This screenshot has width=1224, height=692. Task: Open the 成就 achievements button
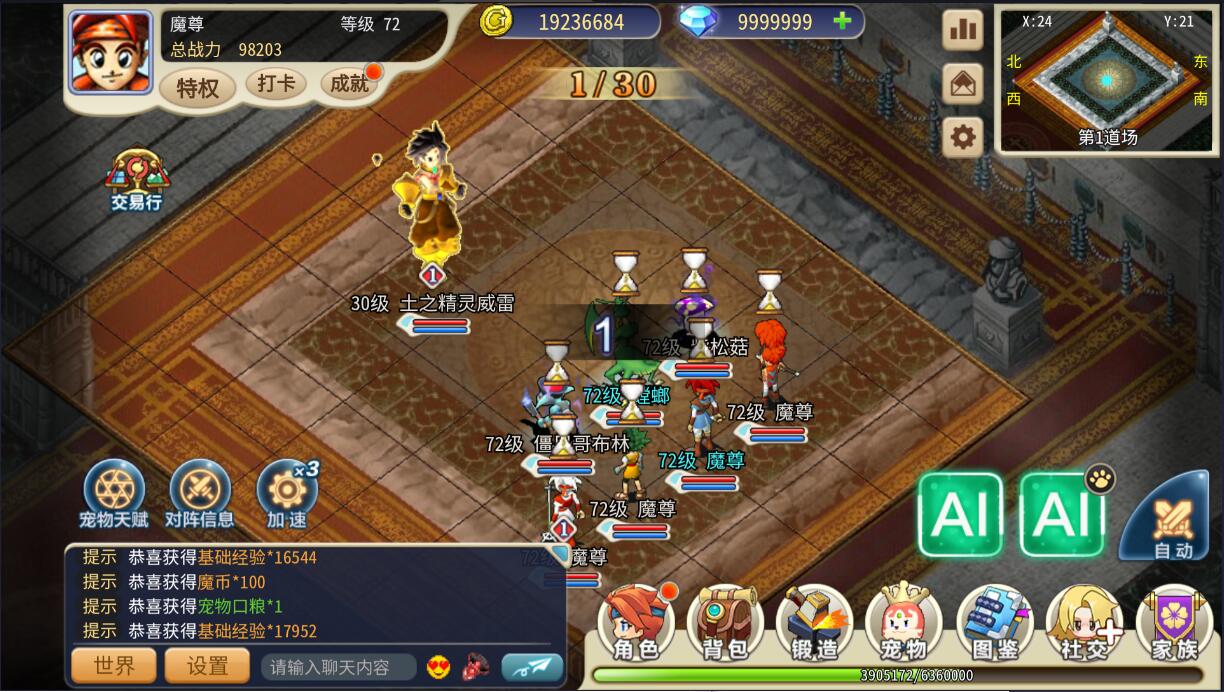pyautogui.click(x=350, y=84)
